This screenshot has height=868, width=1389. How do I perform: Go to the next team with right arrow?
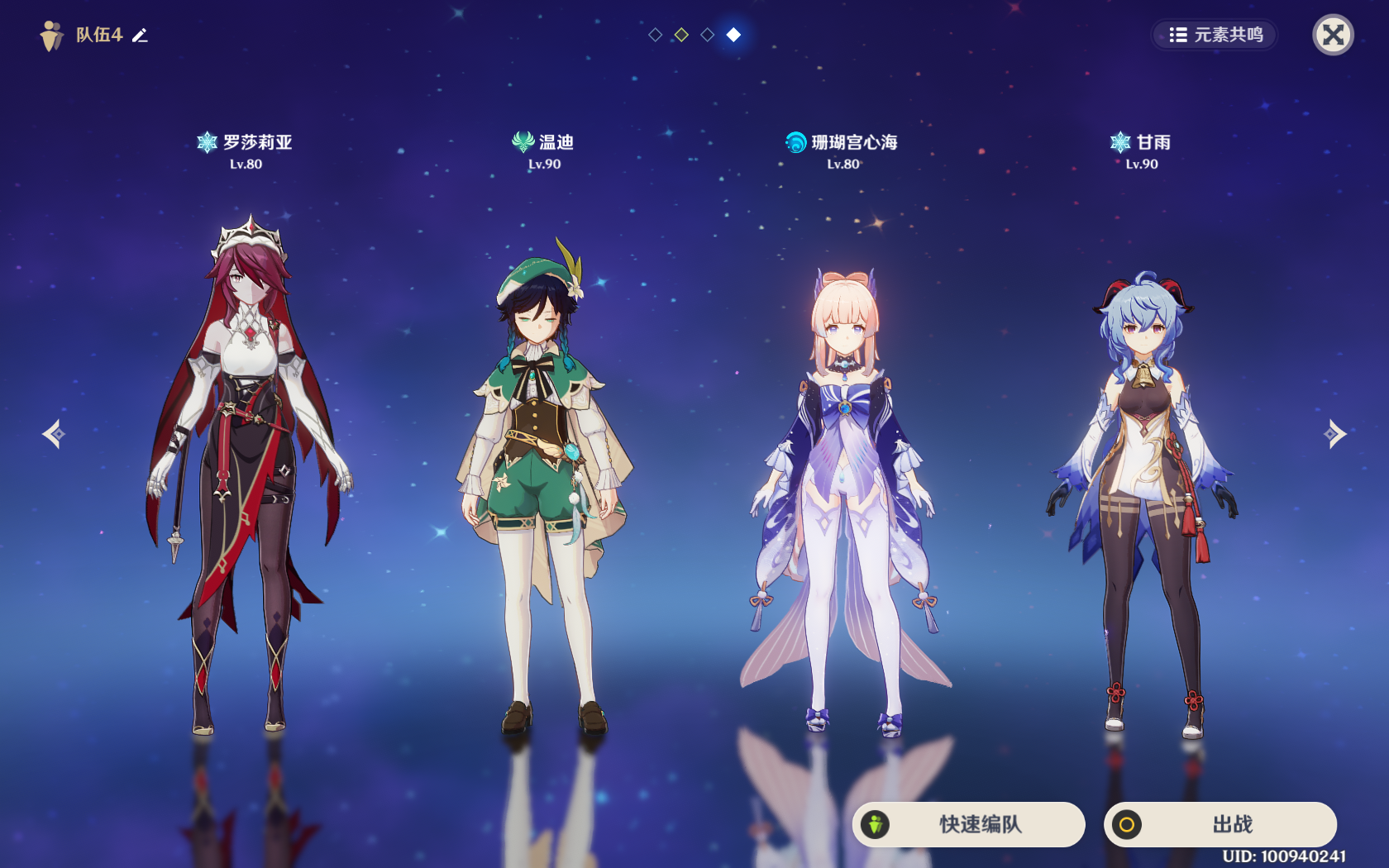1334,434
